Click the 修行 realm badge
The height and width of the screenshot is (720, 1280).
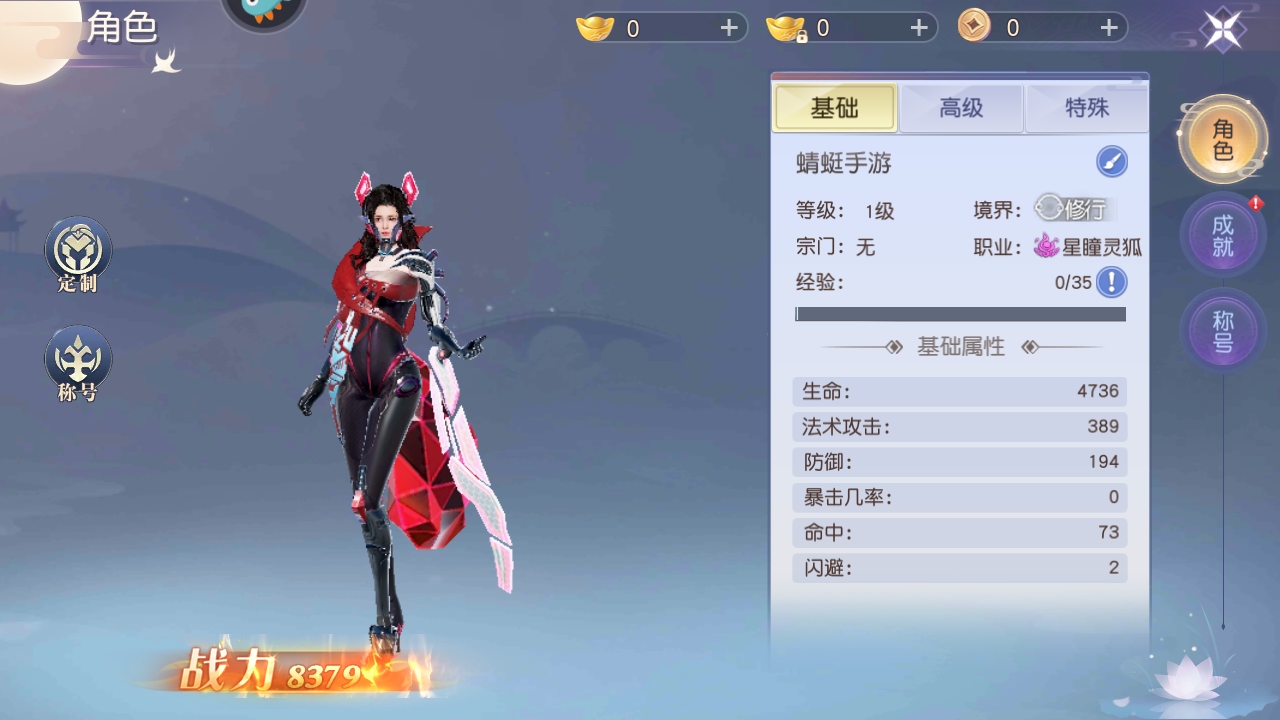point(1076,210)
